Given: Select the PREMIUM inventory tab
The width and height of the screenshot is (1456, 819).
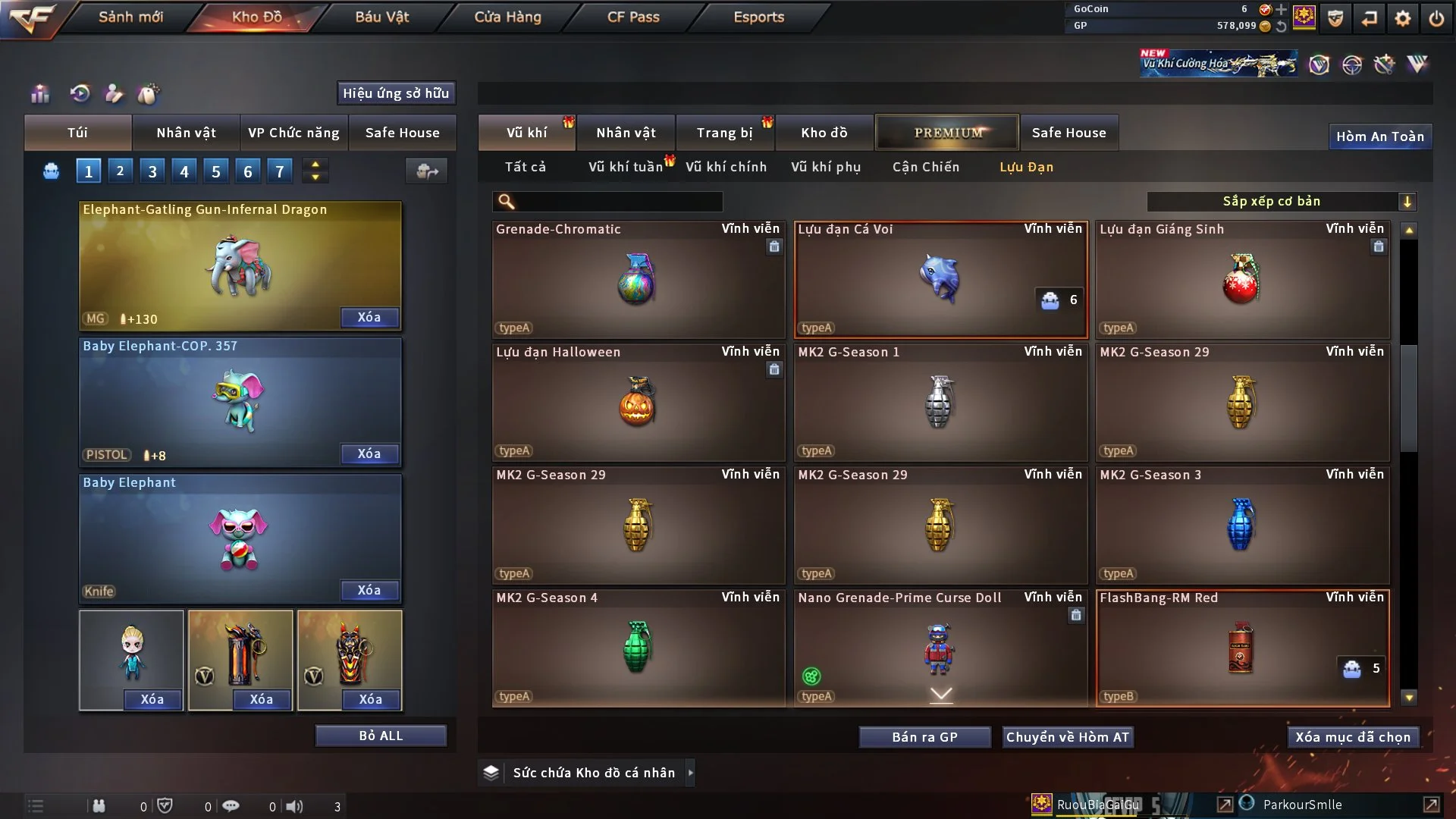Looking at the screenshot, I should 947,133.
